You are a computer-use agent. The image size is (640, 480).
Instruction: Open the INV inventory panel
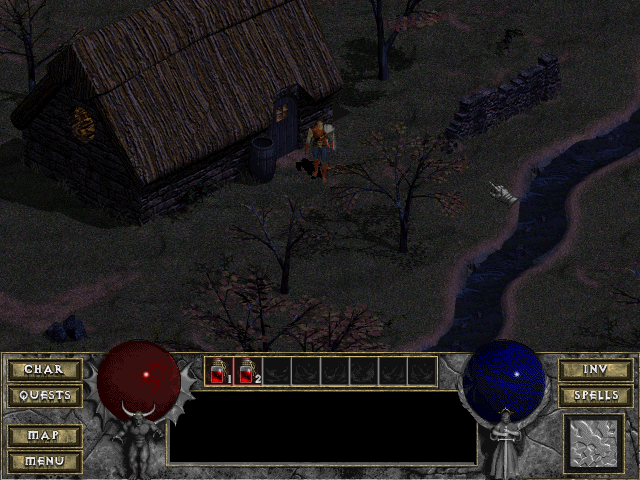pos(595,370)
